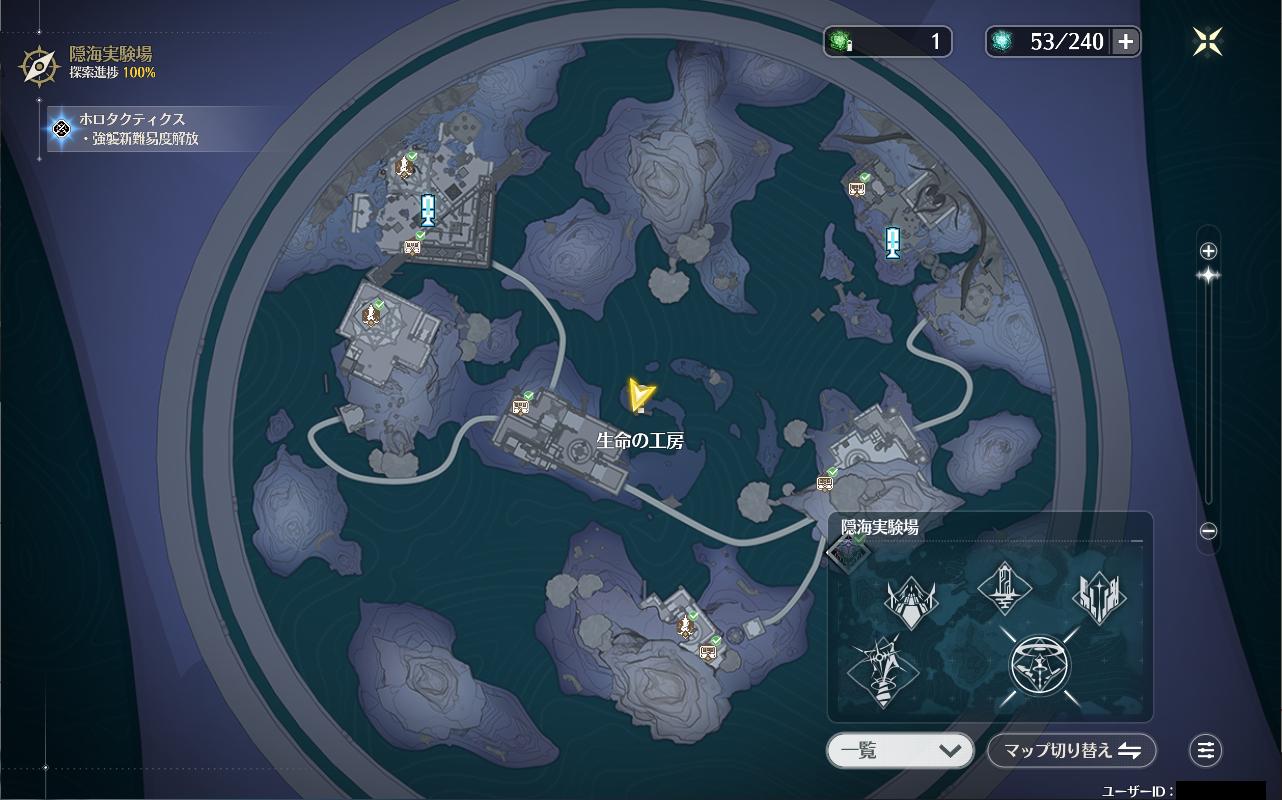1282x800 pixels.
Task: Switch maps using マップ切り替え button
Action: coord(1071,750)
